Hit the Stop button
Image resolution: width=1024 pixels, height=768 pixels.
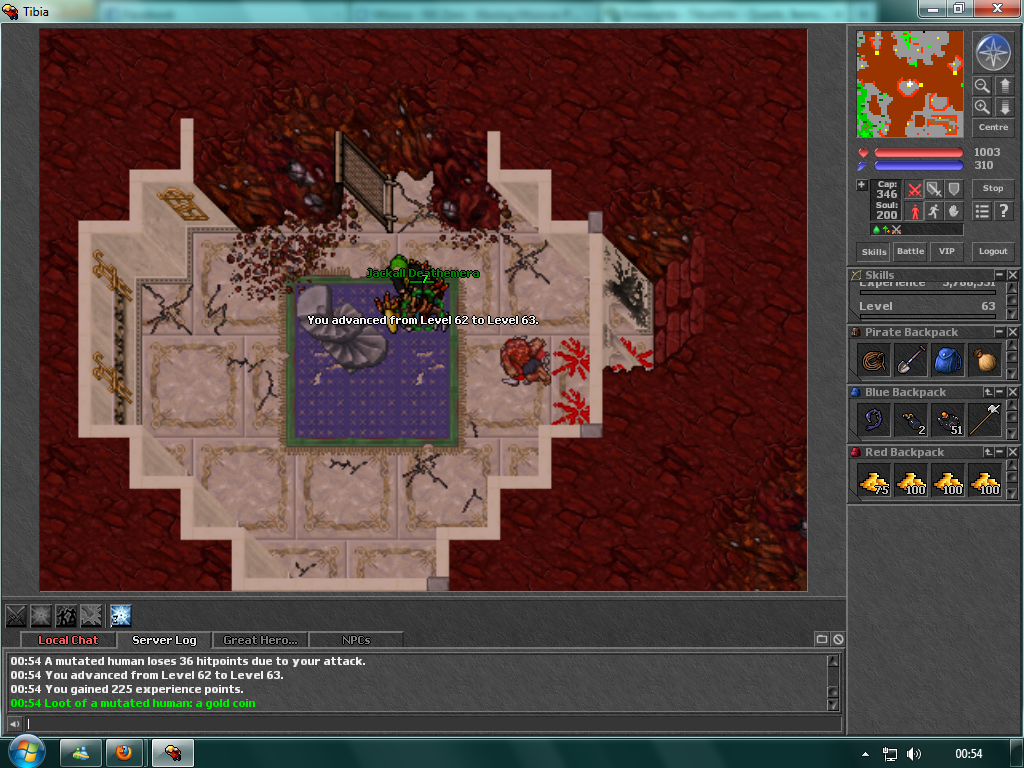pyautogui.click(x=993, y=188)
